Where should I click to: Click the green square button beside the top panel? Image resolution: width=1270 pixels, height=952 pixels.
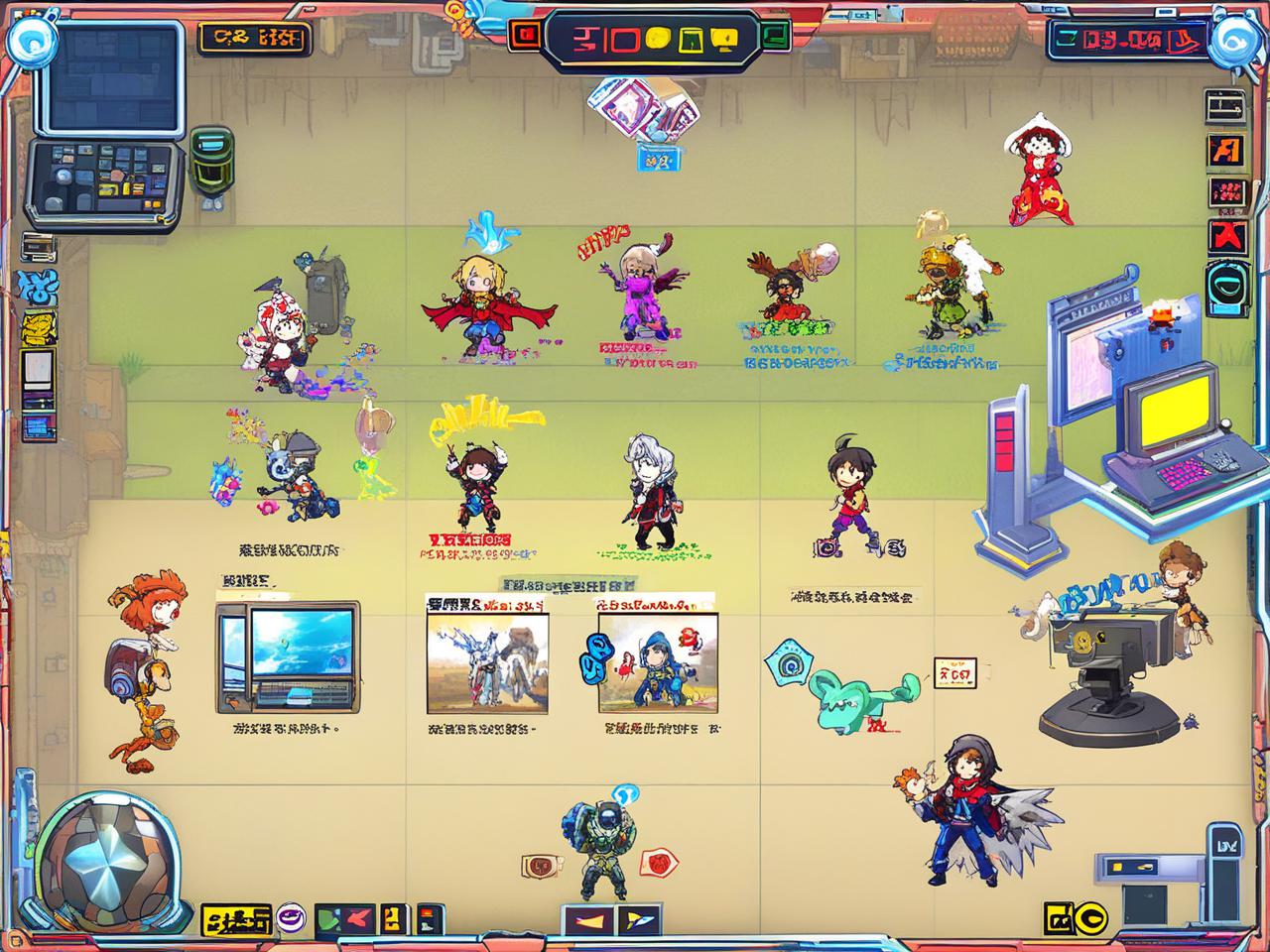click(773, 36)
